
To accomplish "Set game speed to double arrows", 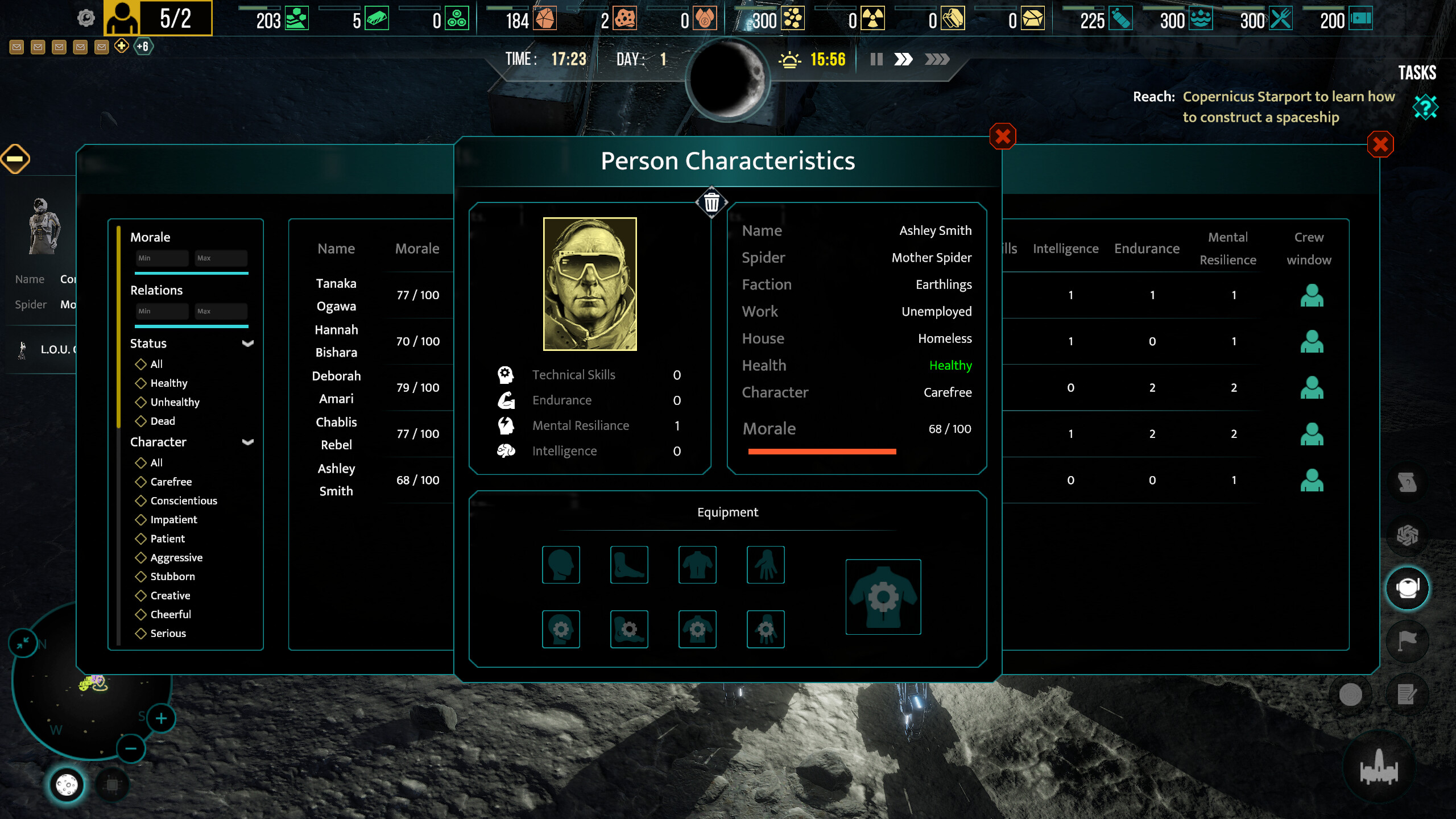I will point(903,59).
